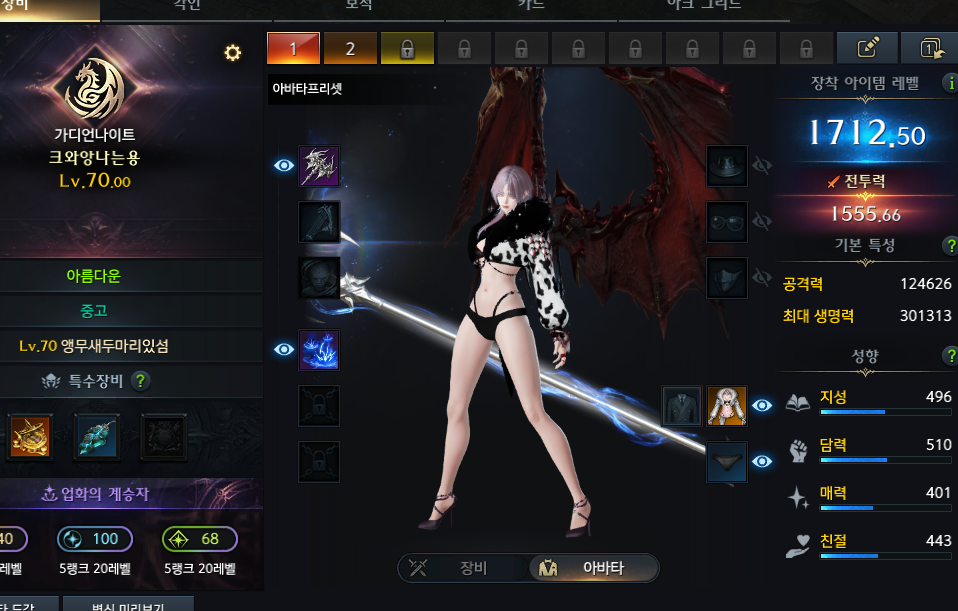Open help for 장착 아이템 레벨
The height and width of the screenshot is (611, 958).
click(948, 83)
